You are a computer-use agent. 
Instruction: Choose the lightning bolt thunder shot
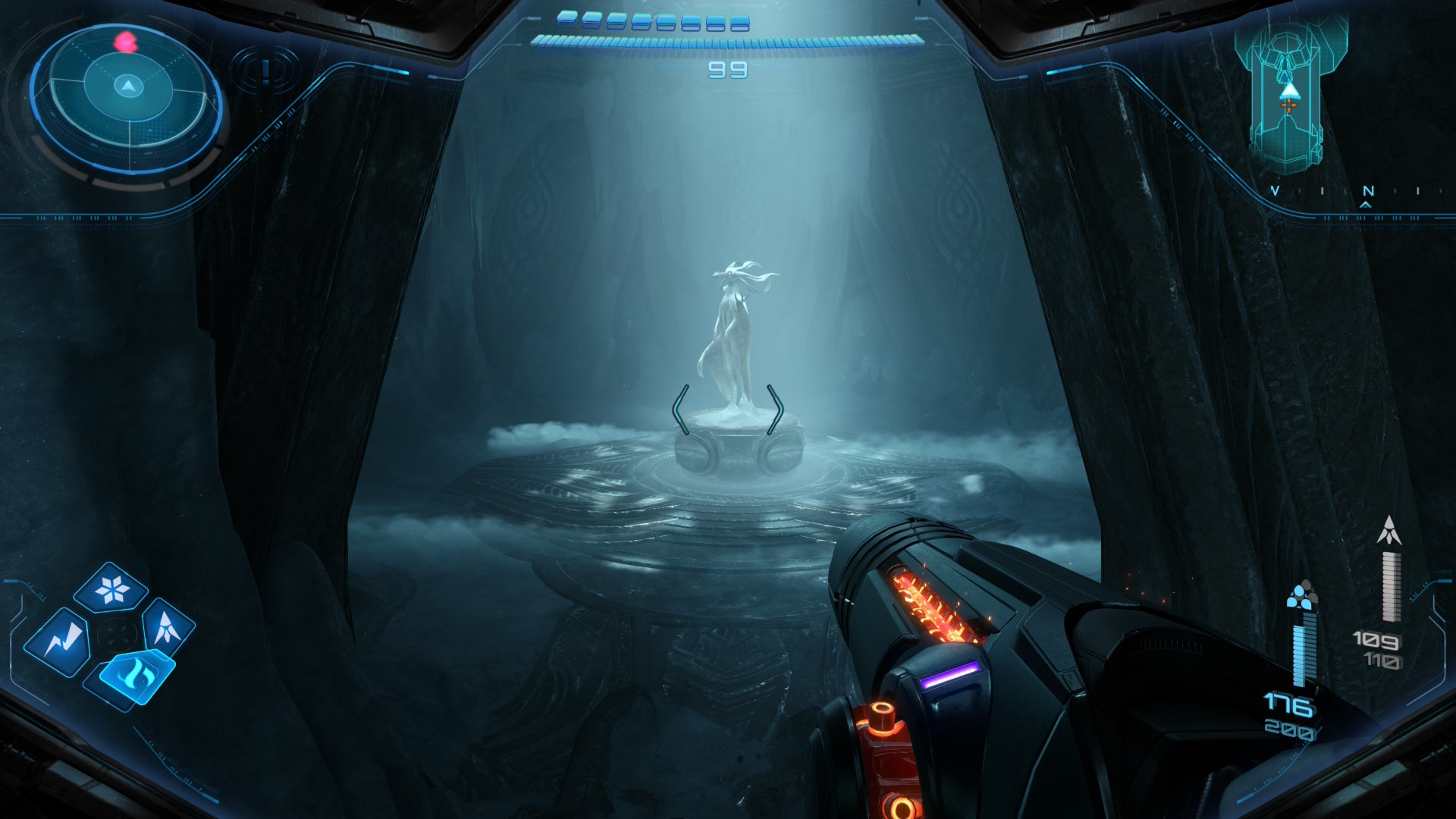[x=58, y=642]
